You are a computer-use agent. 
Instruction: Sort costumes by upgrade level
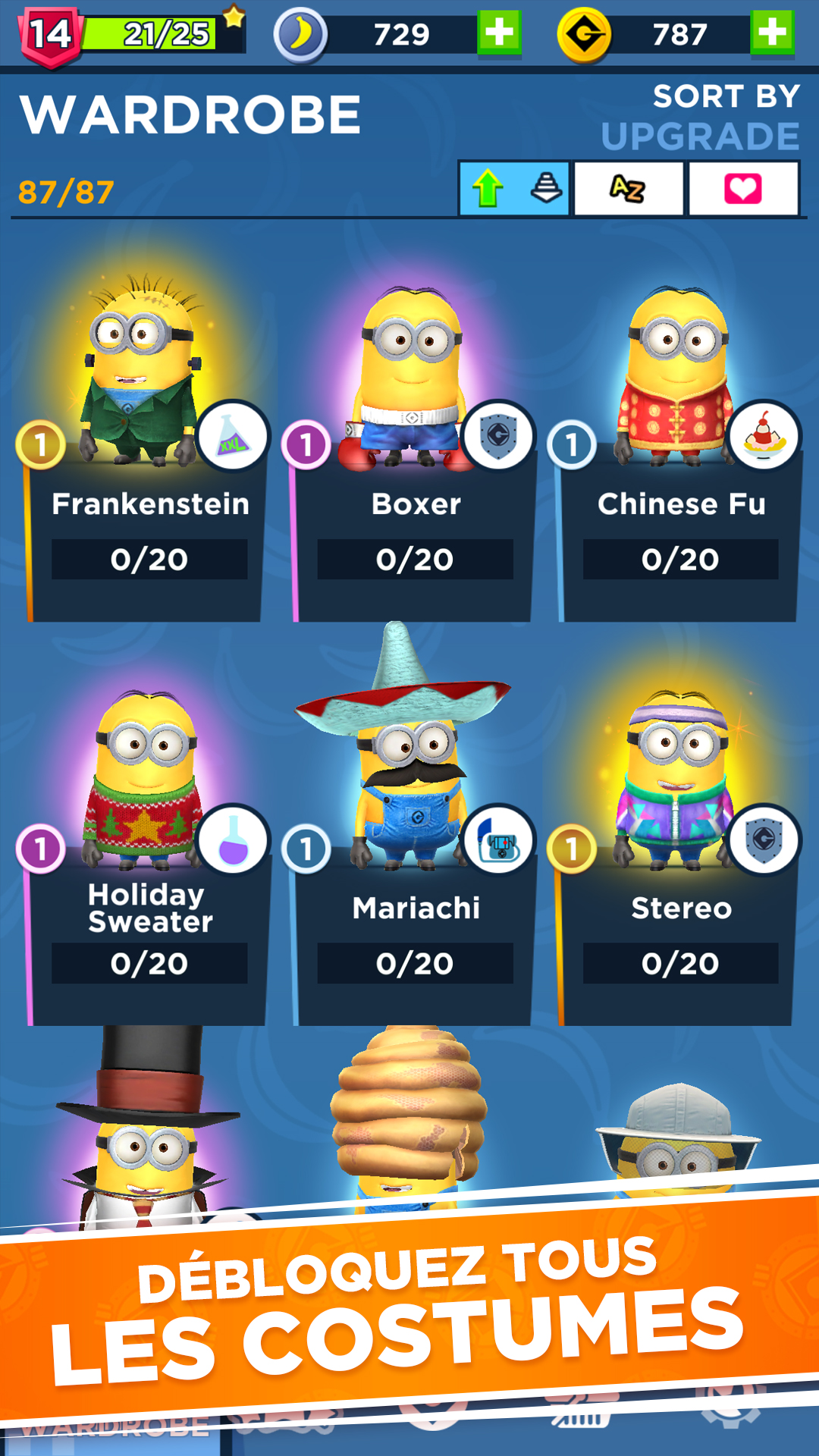(514, 188)
